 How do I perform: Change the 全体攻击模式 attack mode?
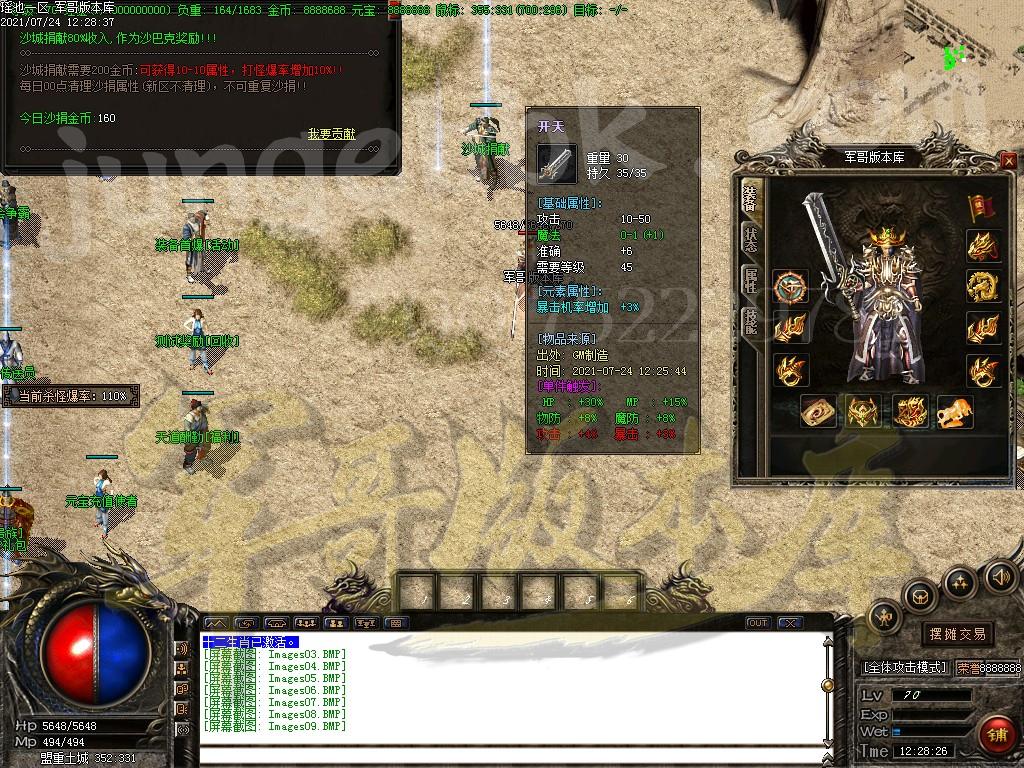click(904, 667)
